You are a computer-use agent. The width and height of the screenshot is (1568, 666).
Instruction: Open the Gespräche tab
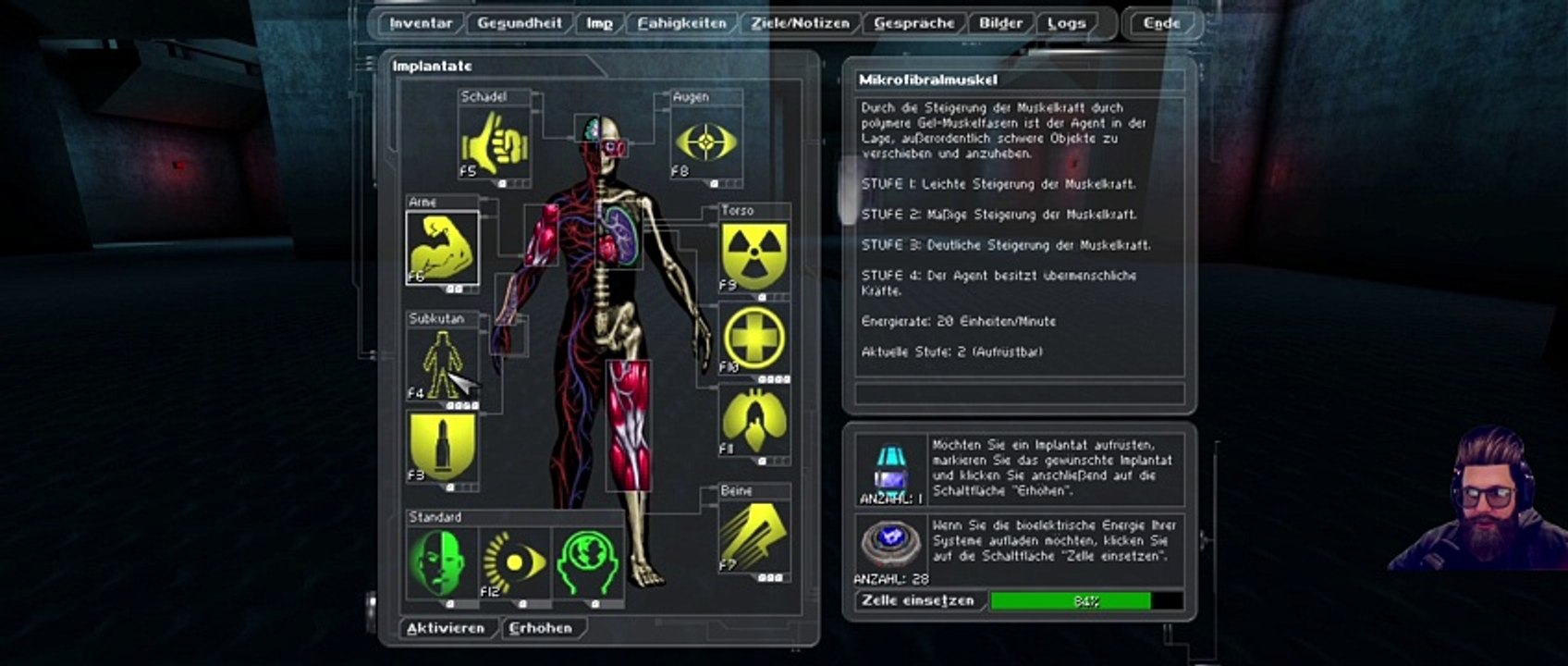[x=913, y=24]
